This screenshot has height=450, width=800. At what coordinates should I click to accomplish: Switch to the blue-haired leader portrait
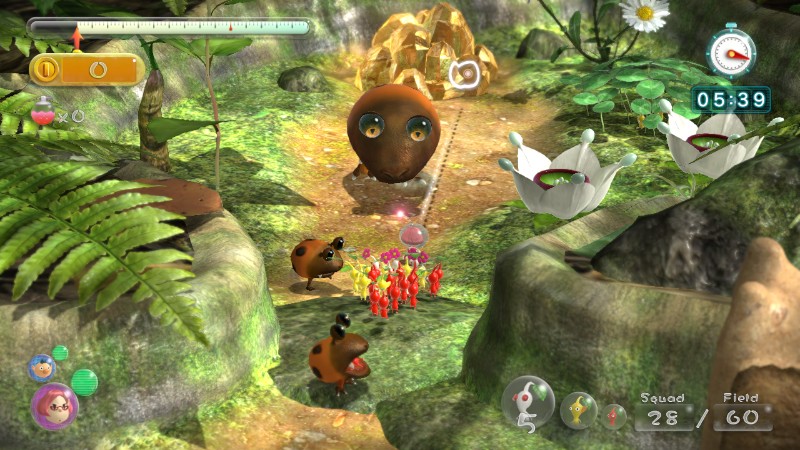(x=41, y=368)
